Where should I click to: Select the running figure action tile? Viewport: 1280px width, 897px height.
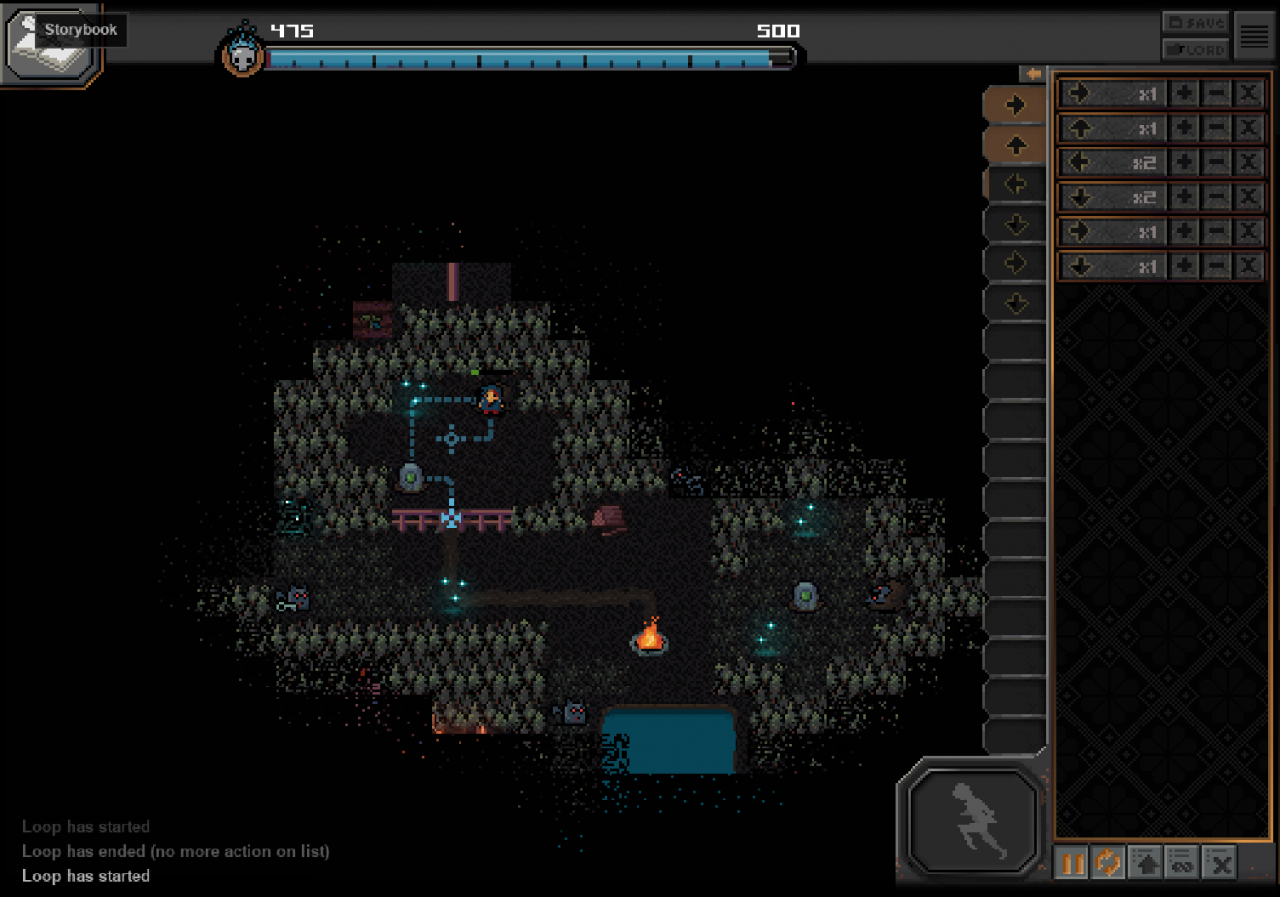[x=973, y=817]
